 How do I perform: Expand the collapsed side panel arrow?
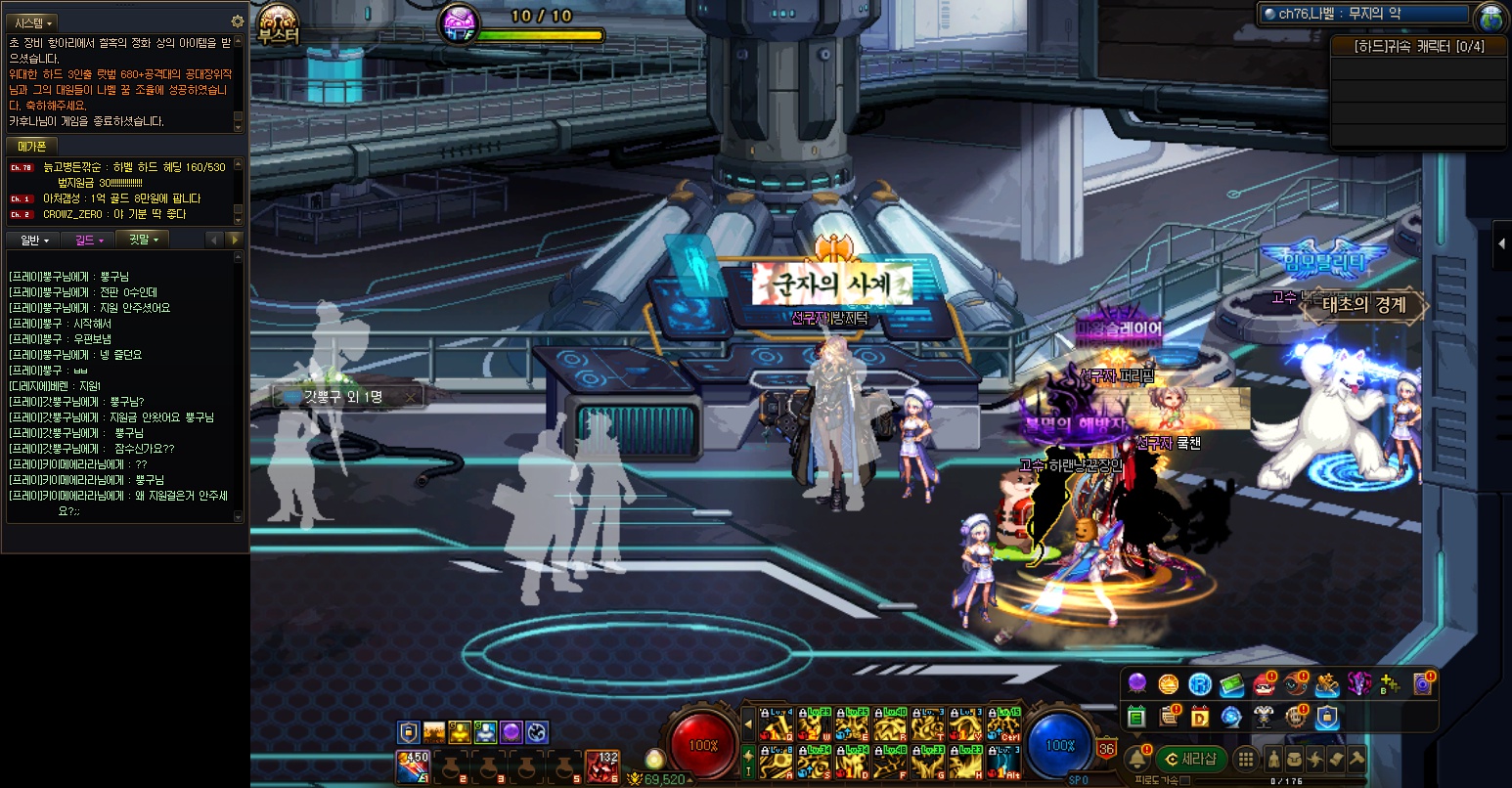(1501, 247)
